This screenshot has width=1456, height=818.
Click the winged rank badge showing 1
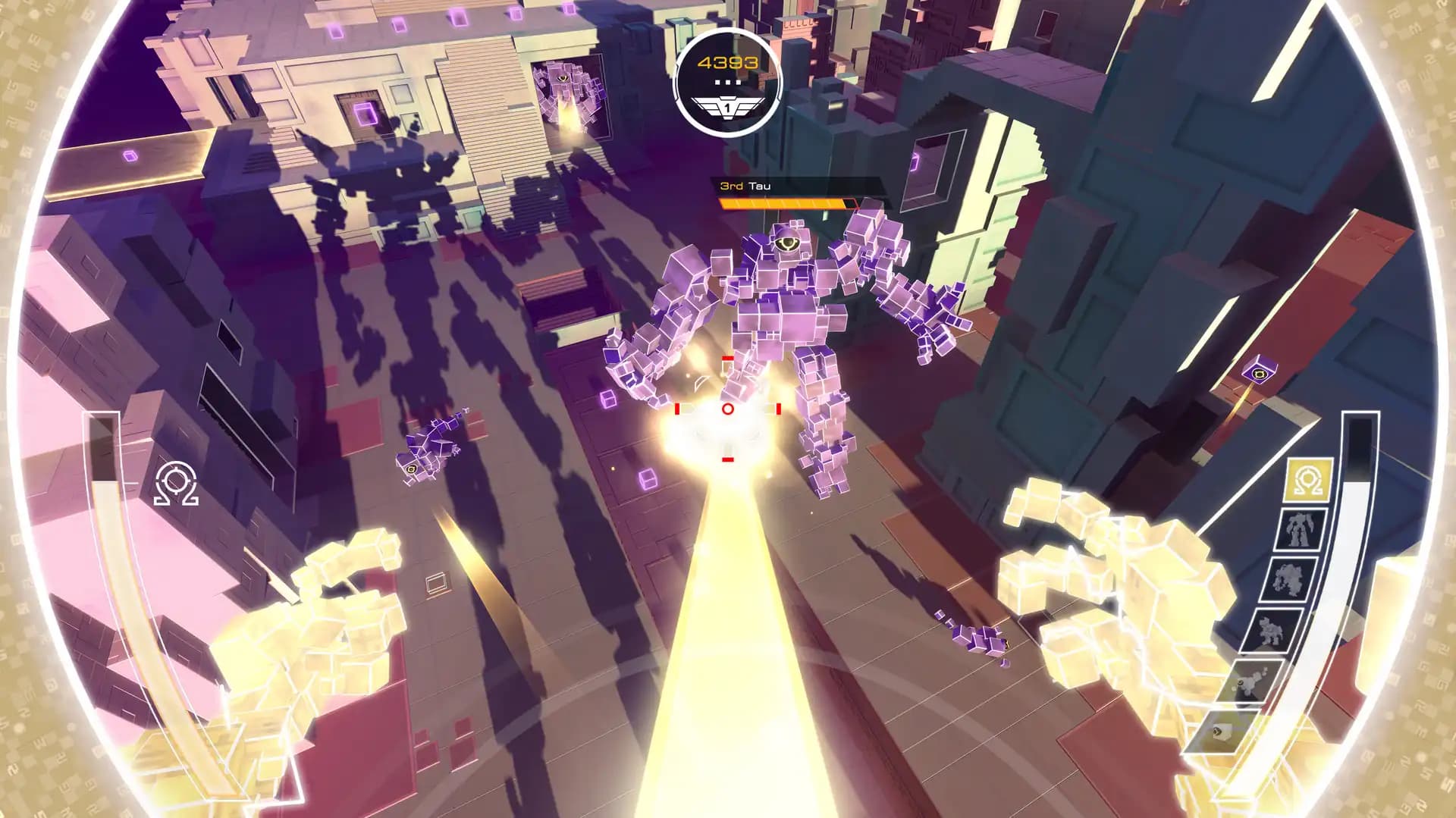pyautogui.click(x=727, y=106)
